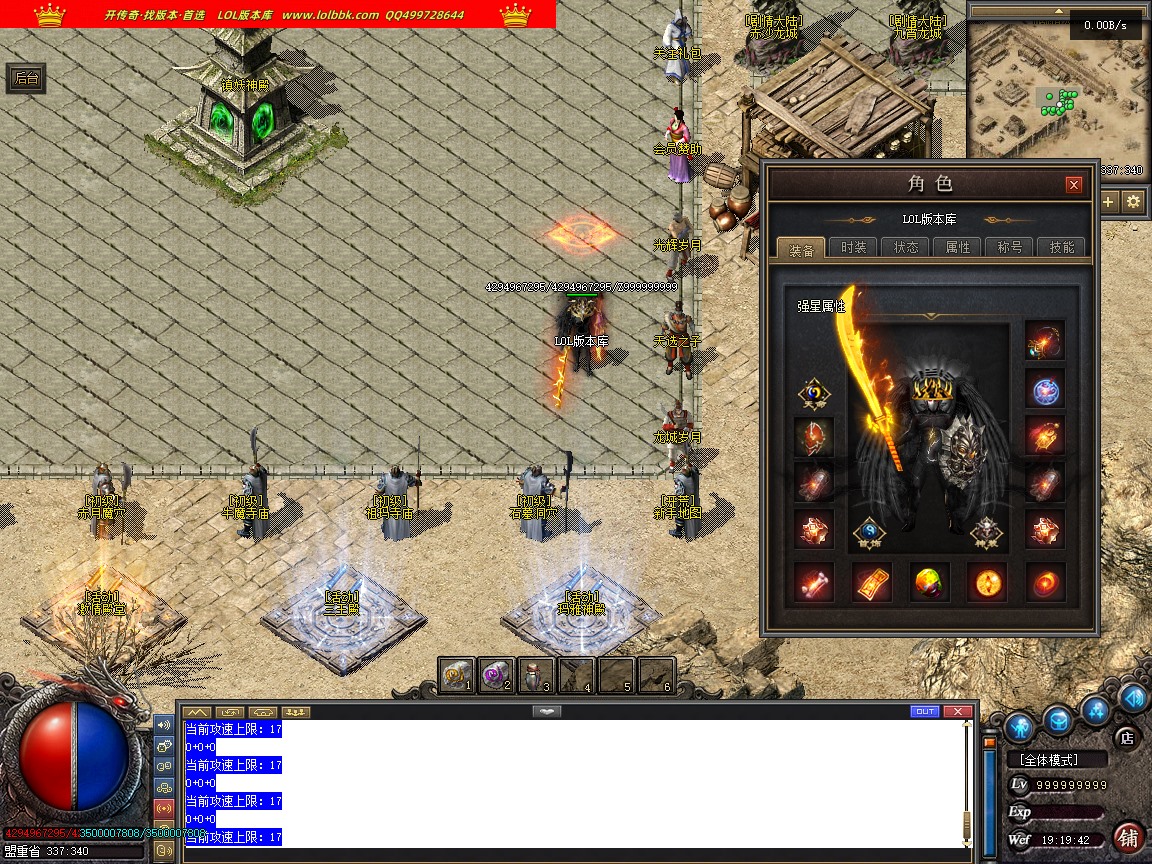This screenshot has width=1152, height=864.
Task: Switch to the 技能 skills tab
Action: (x=1061, y=248)
